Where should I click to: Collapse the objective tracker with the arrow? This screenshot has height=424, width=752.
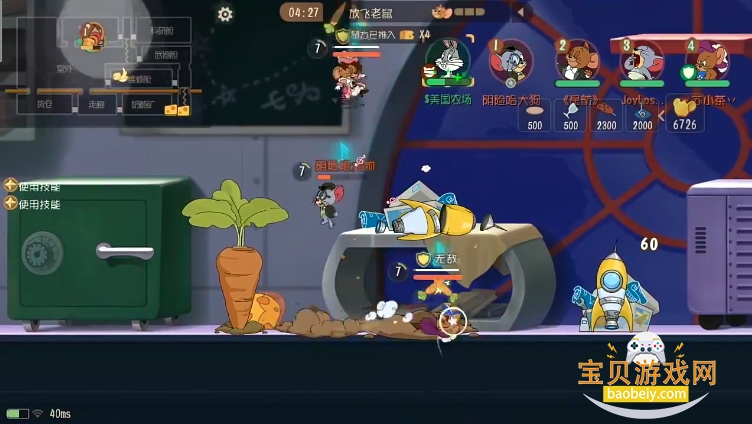click(x=519, y=13)
